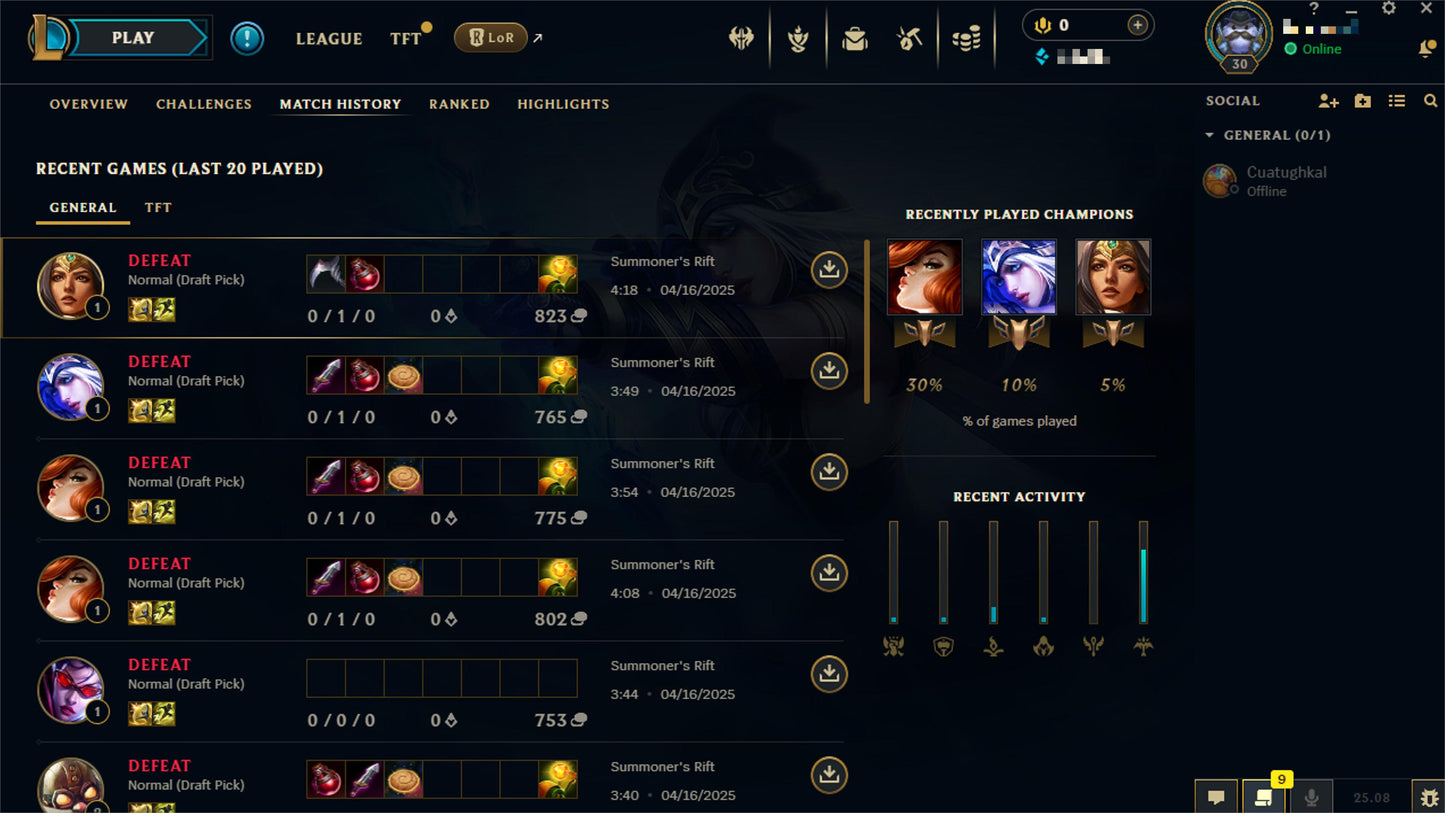Open the friend search icon
Image resolution: width=1445 pixels, height=813 pixels.
pos(1430,100)
